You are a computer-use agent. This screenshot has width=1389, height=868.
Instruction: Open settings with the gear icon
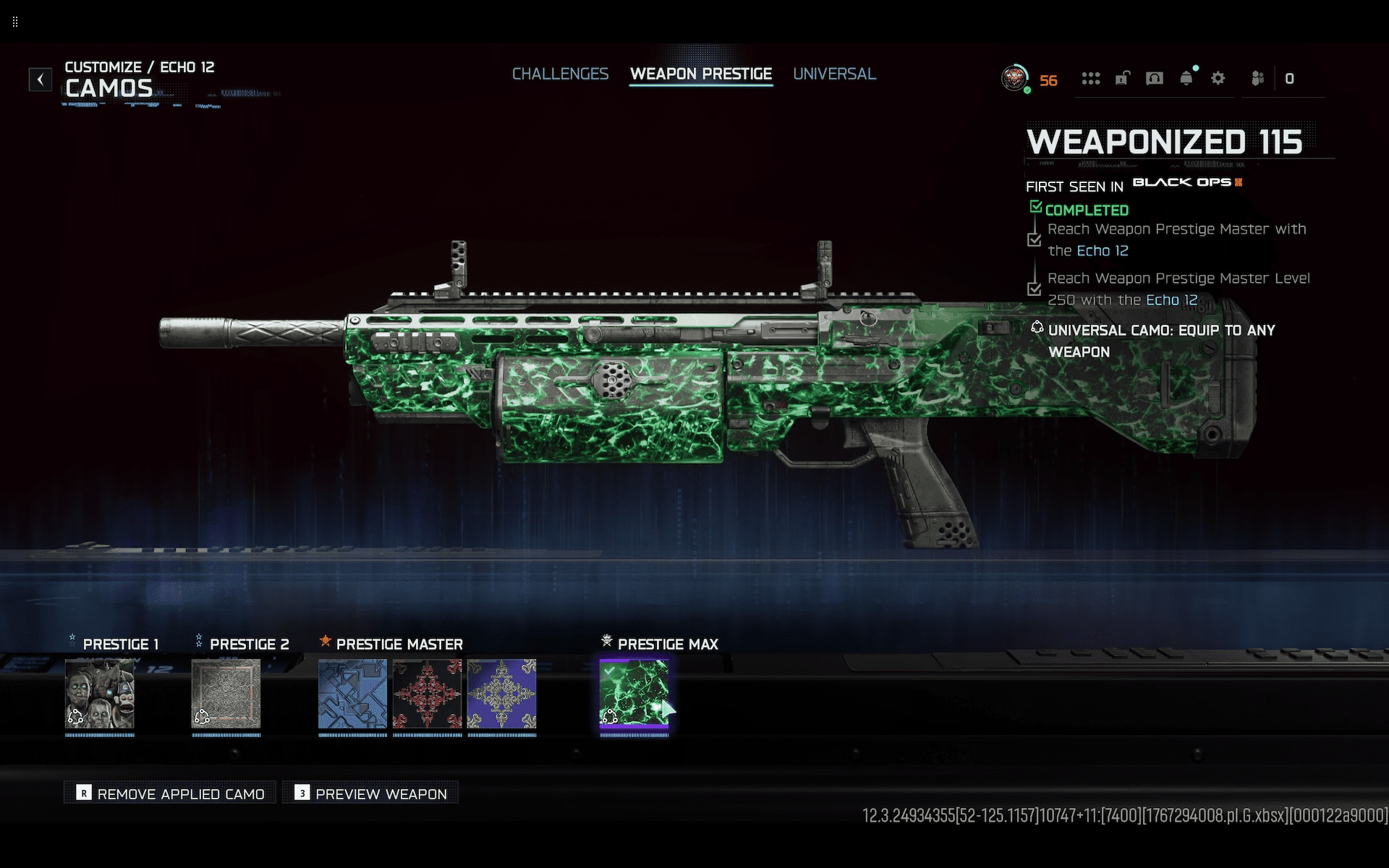point(1218,78)
